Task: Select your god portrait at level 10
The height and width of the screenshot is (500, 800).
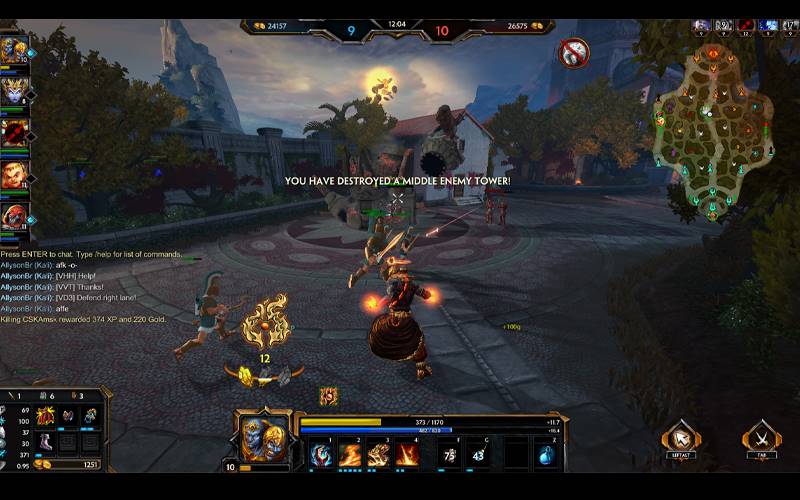Action: click(x=261, y=438)
